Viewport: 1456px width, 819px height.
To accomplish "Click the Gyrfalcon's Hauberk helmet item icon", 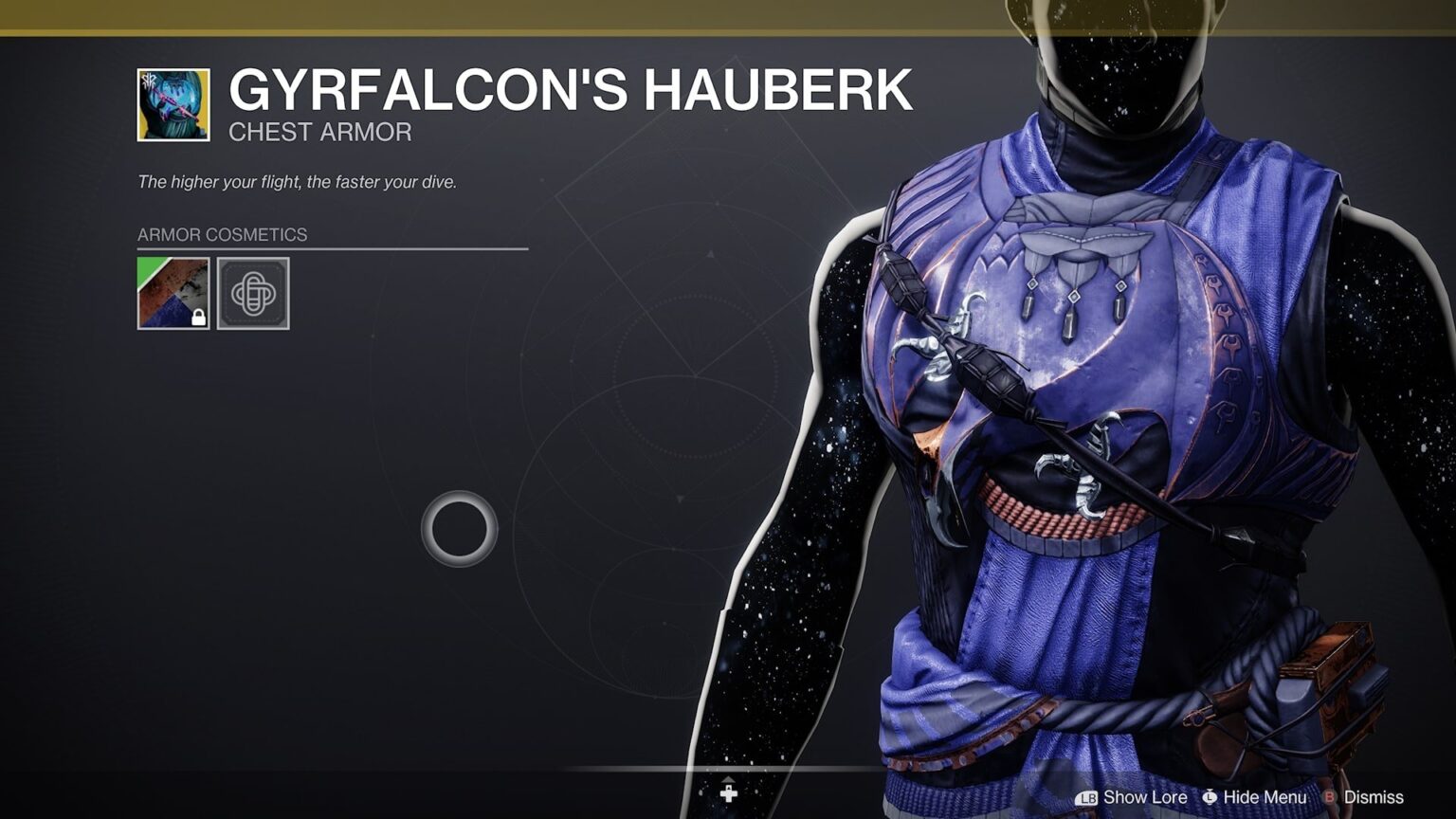I will [173, 103].
